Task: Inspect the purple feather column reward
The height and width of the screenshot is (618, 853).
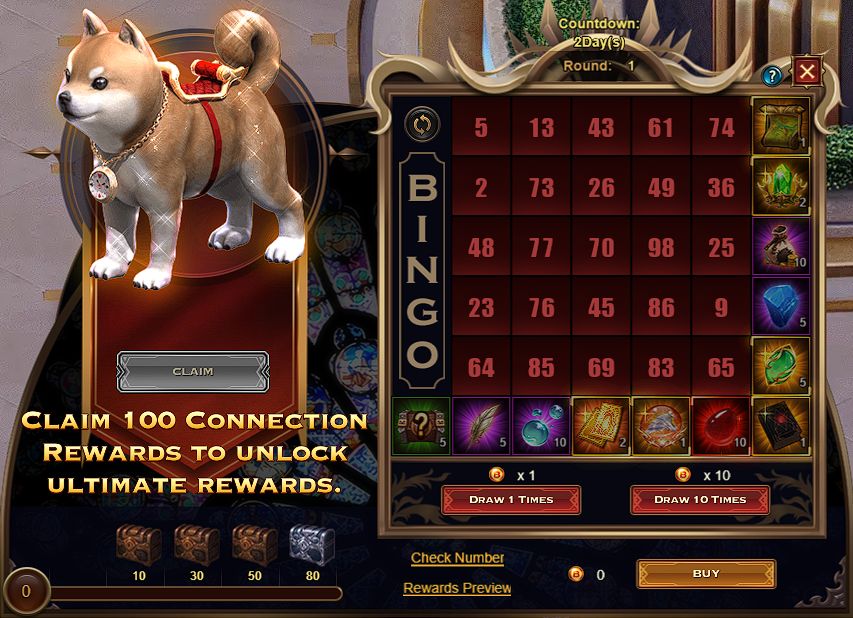Action: pyautogui.click(x=481, y=426)
